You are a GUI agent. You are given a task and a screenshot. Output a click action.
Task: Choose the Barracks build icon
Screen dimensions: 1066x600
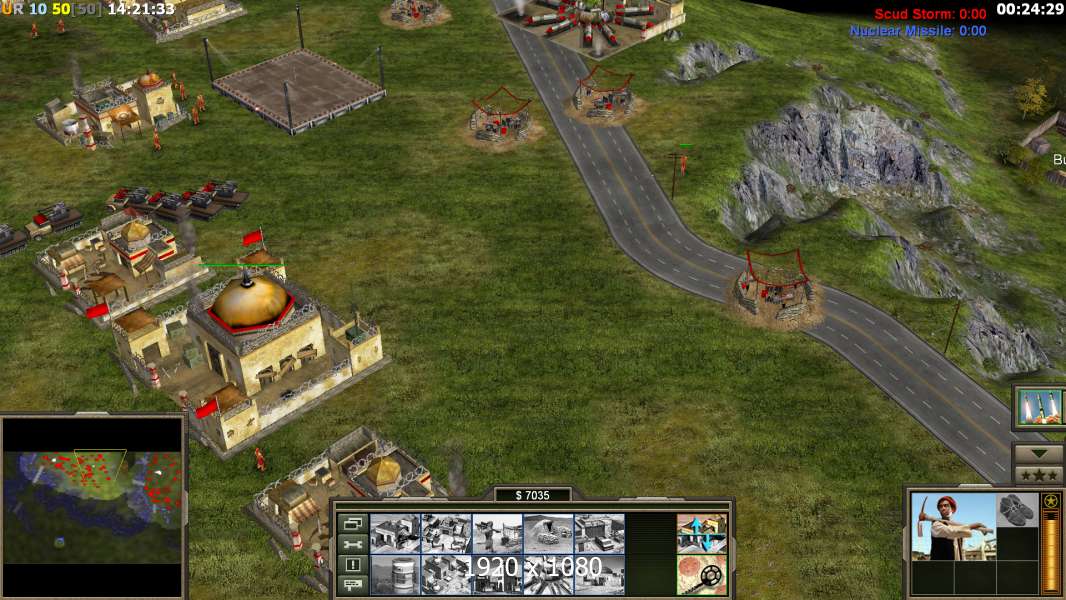pyautogui.click(x=445, y=533)
